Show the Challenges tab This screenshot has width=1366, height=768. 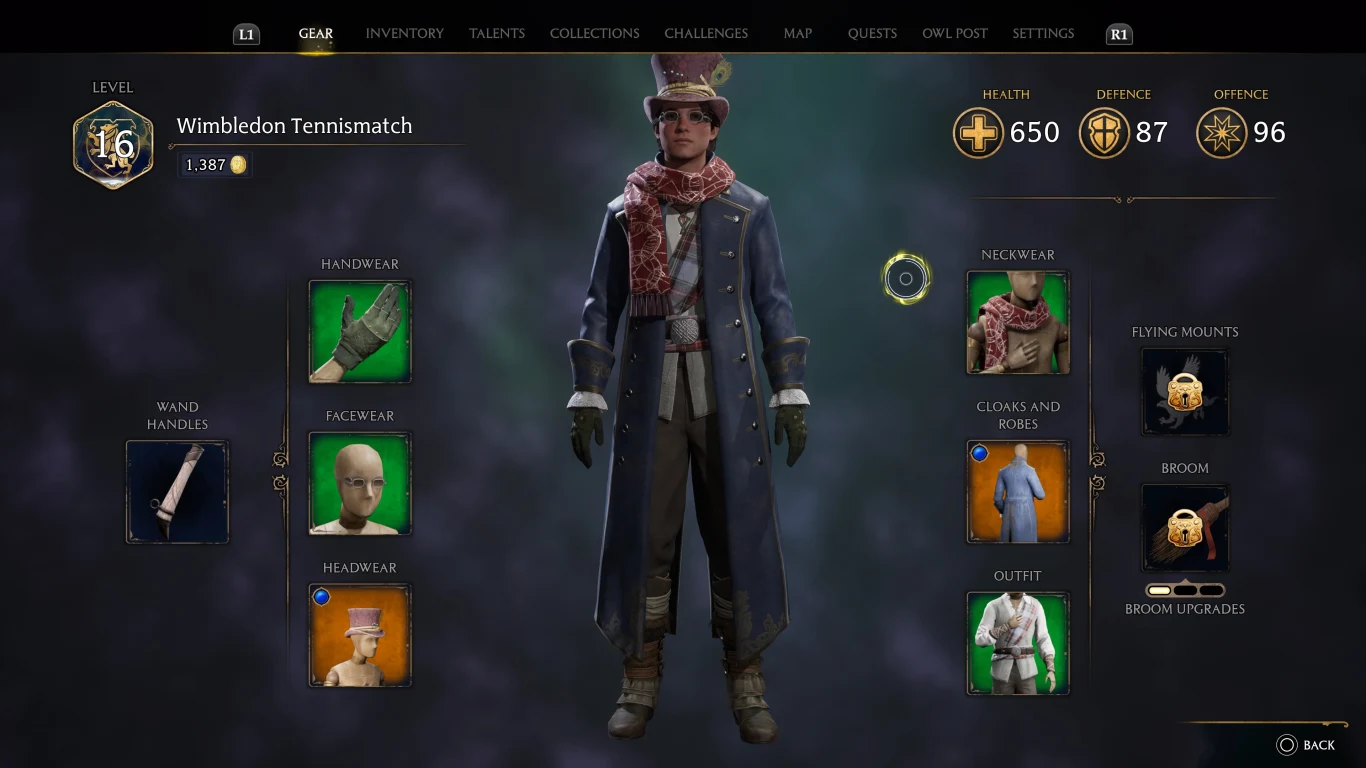click(x=706, y=33)
